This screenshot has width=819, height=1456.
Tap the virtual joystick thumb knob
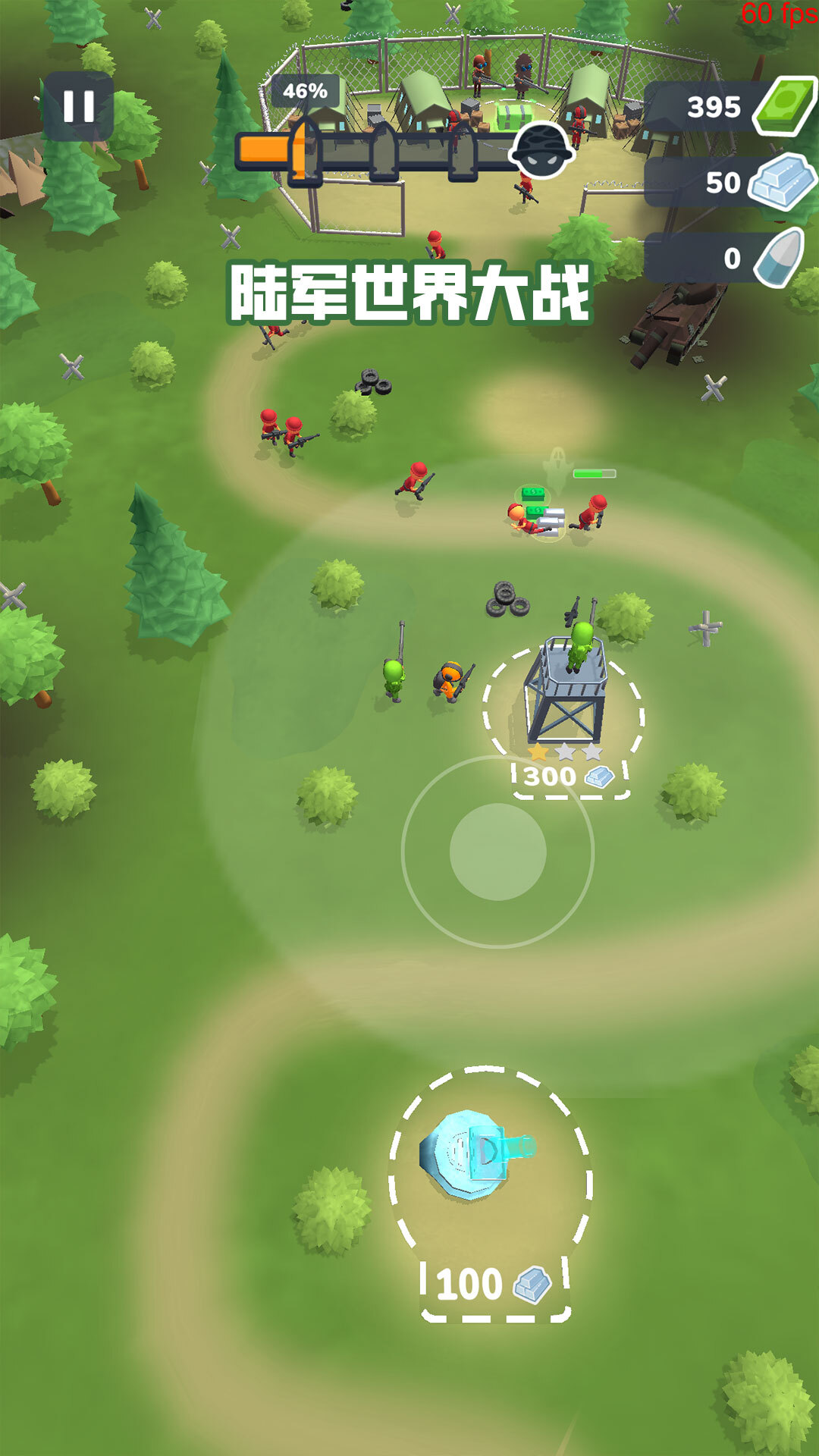point(497,852)
